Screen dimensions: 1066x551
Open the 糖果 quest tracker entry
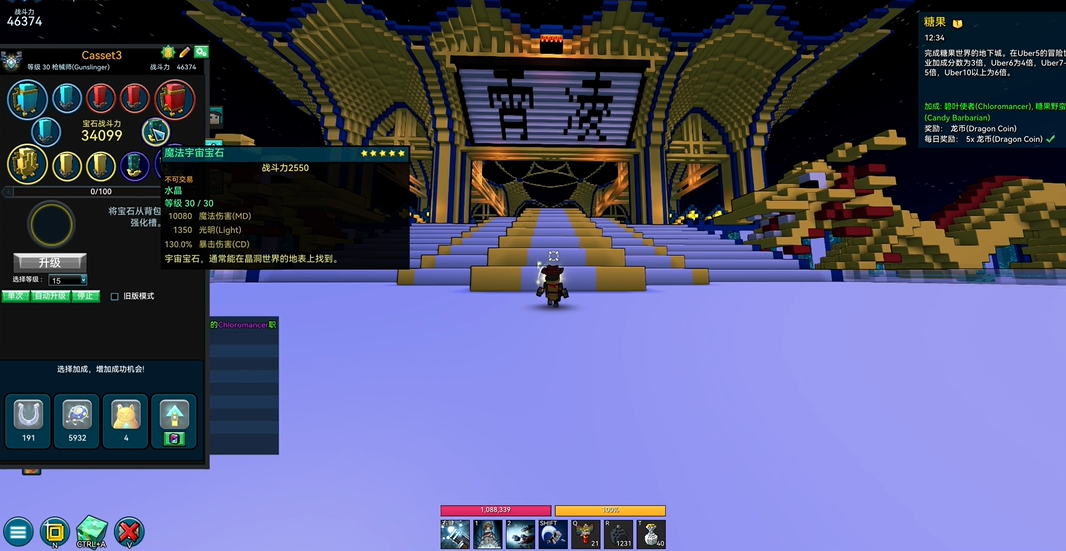(x=934, y=22)
